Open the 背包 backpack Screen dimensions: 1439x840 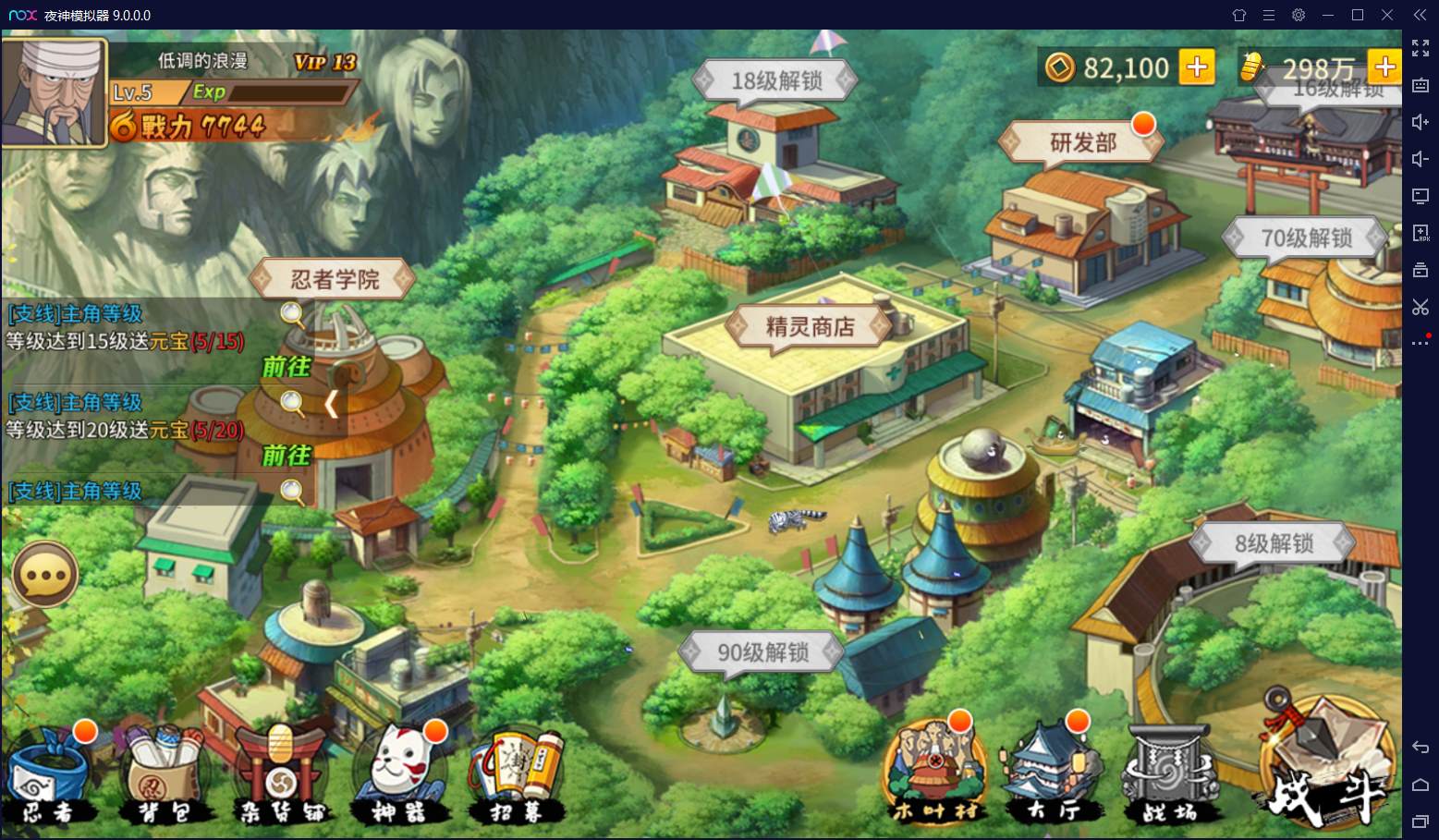165,776
